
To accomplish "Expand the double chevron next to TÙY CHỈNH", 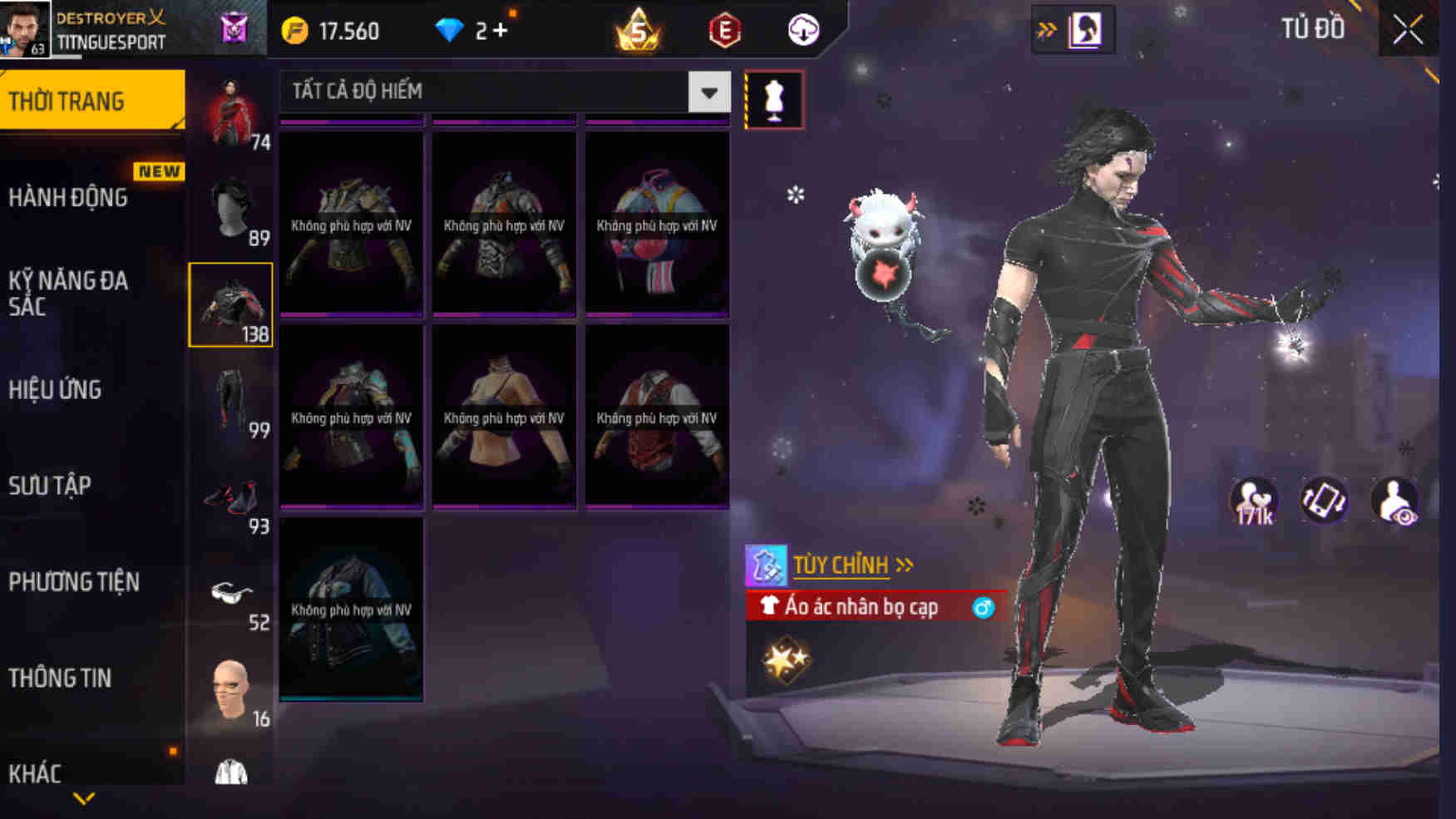I will [x=902, y=564].
